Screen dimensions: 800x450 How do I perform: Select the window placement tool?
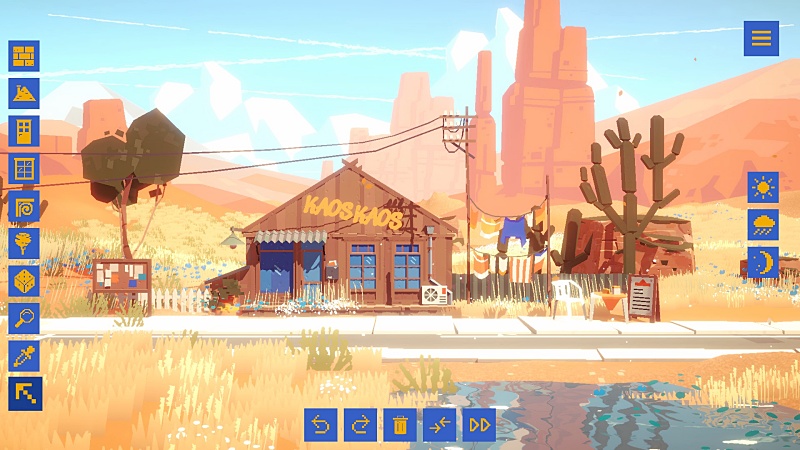tap(24, 169)
